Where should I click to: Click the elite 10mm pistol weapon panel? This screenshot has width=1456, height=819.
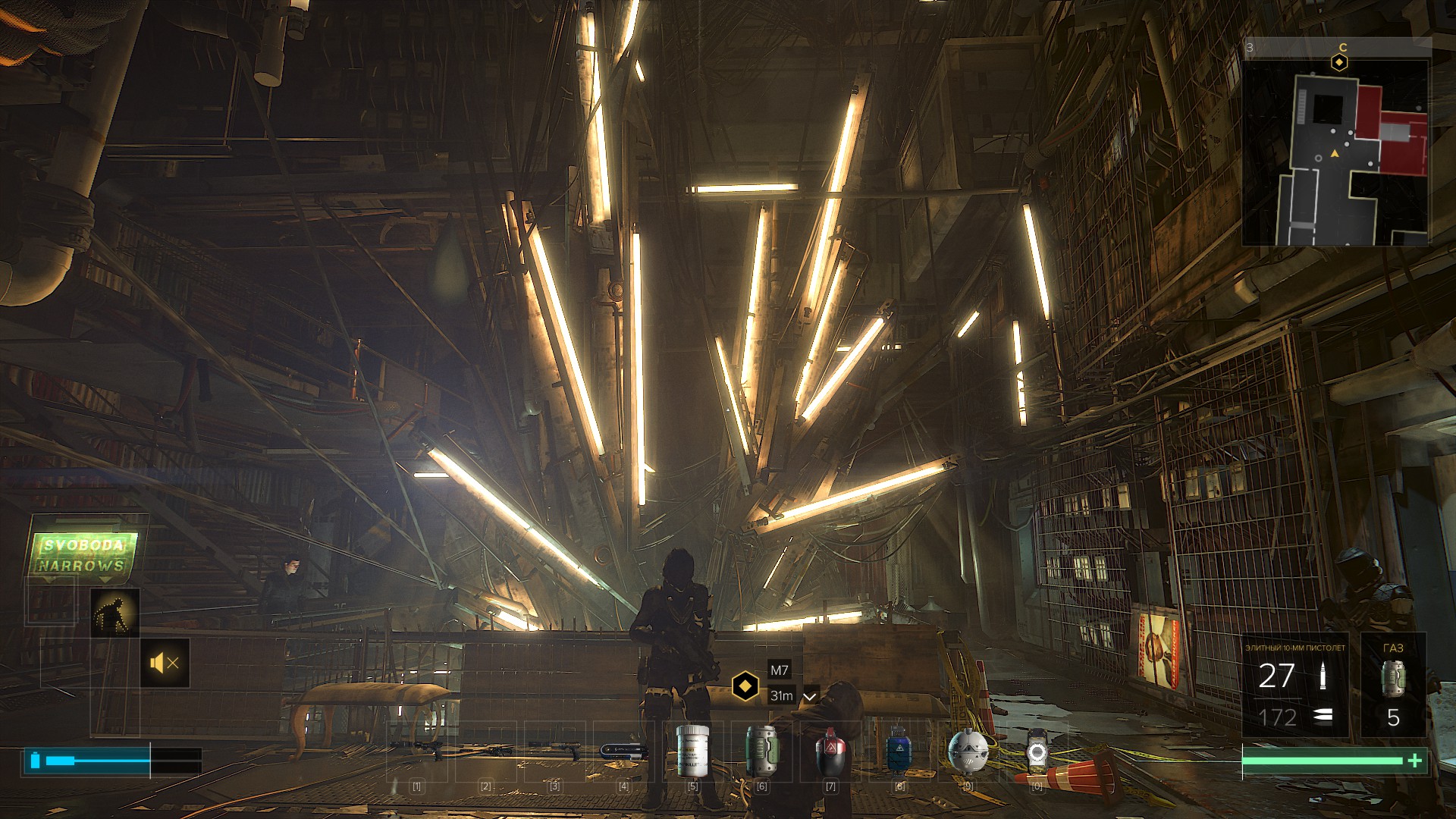coord(1294,686)
